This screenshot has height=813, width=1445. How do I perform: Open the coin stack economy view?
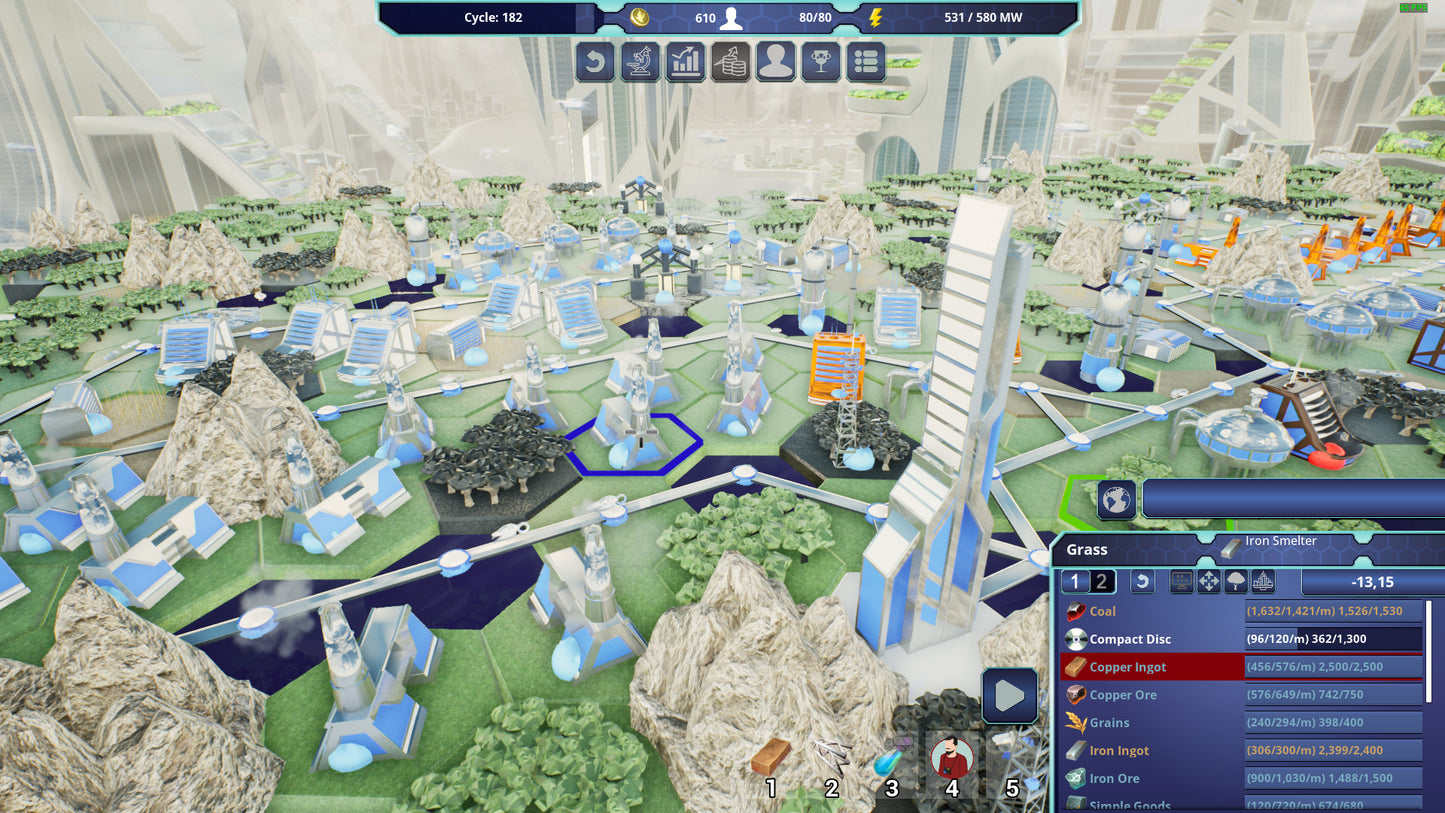(730, 62)
